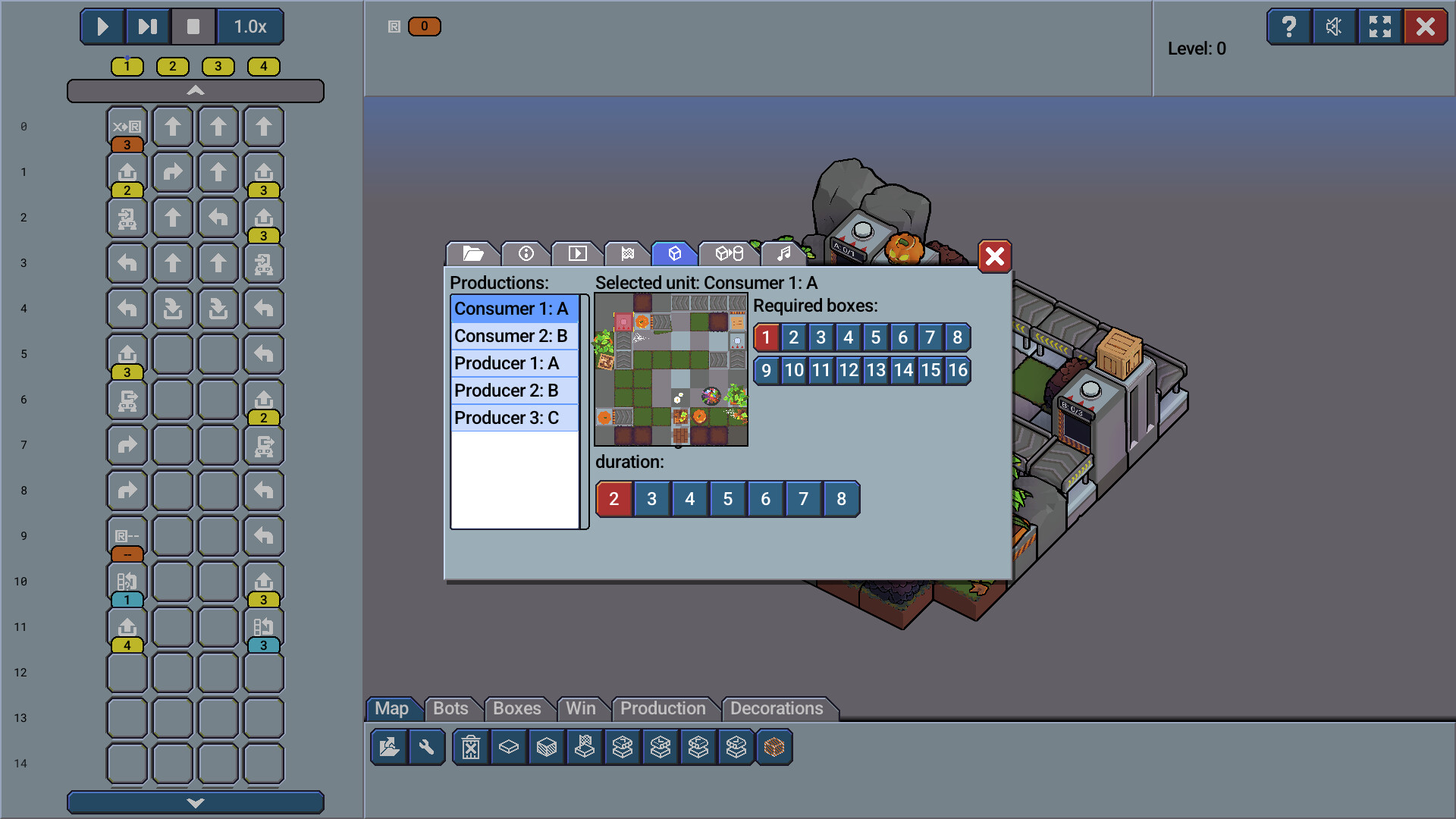This screenshot has height=819, width=1456.
Task: Click the info icon tab in the dialog
Action: (x=526, y=254)
